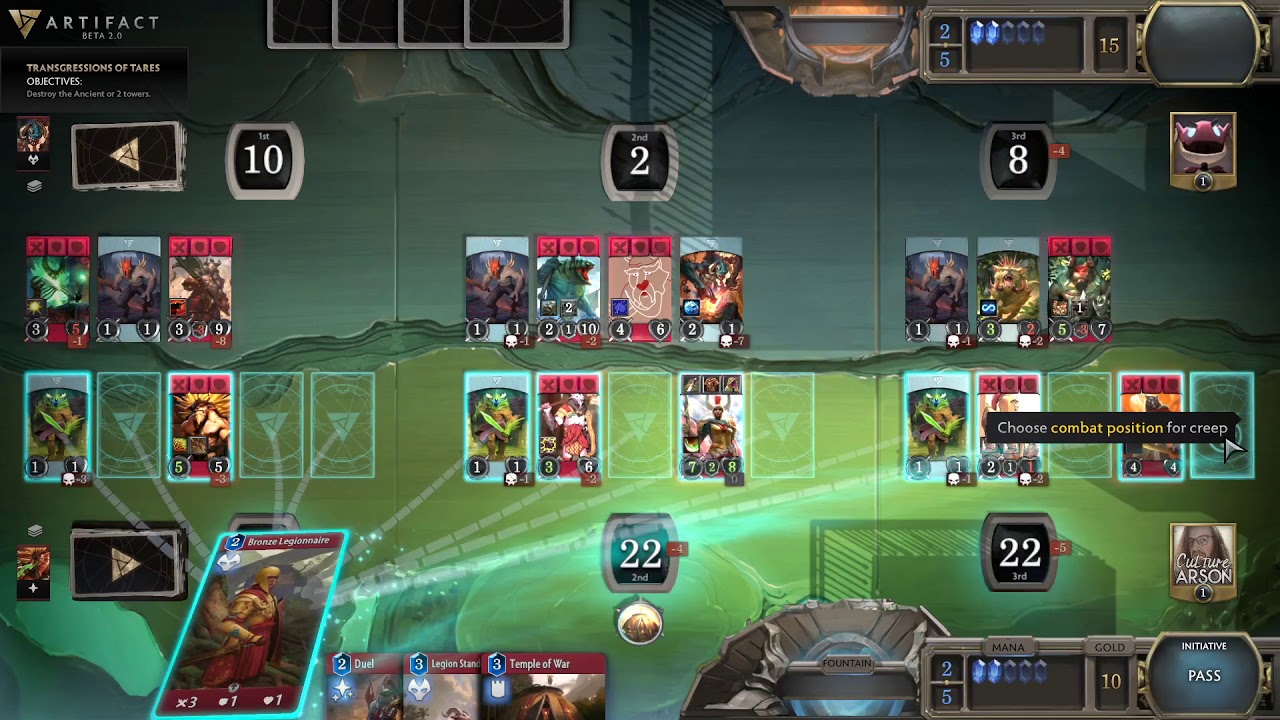
Task: Click the opponent's face-down deck
Action: pos(128,156)
